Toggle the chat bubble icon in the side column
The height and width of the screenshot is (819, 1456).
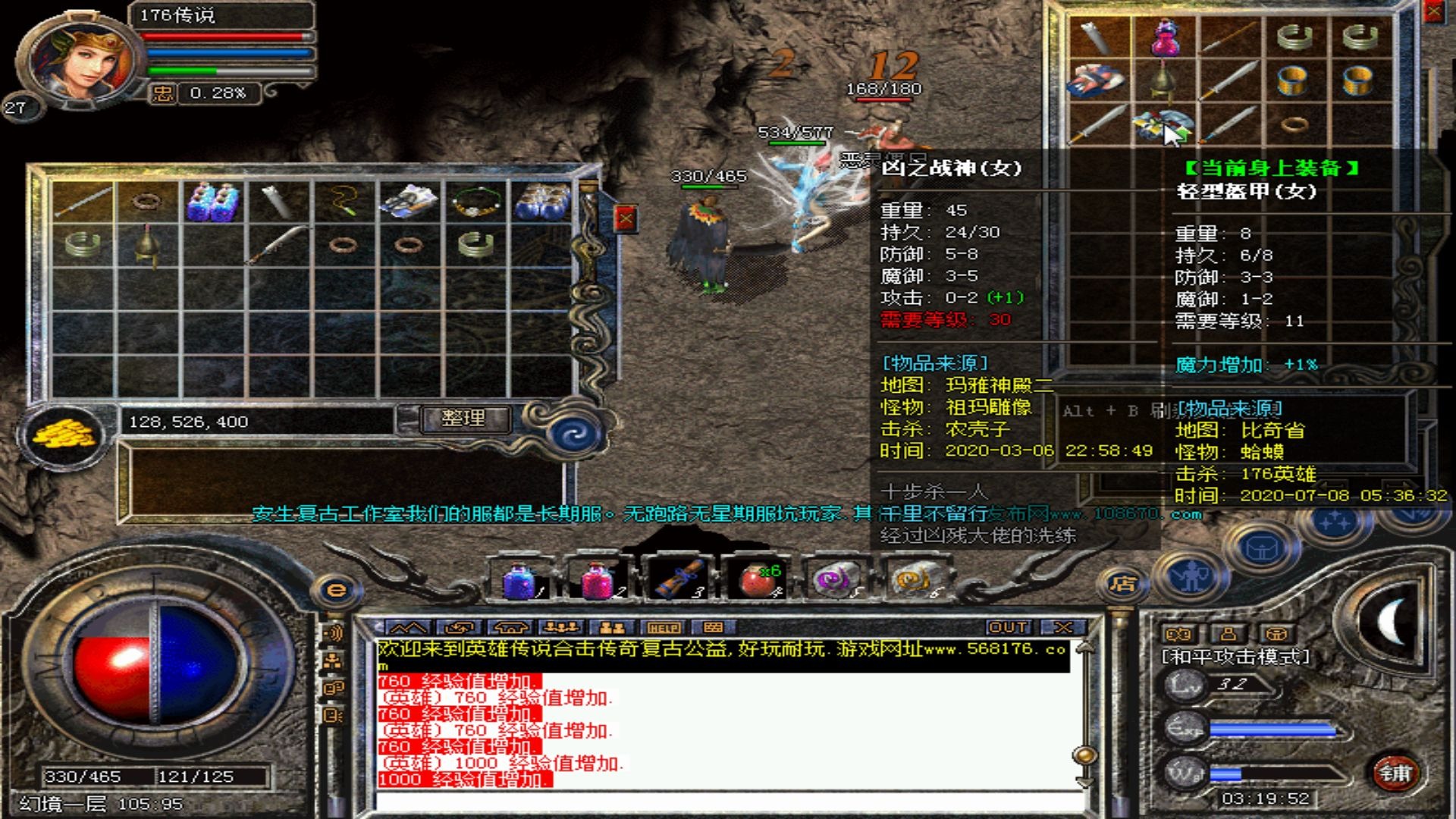click(x=333, y=687)
